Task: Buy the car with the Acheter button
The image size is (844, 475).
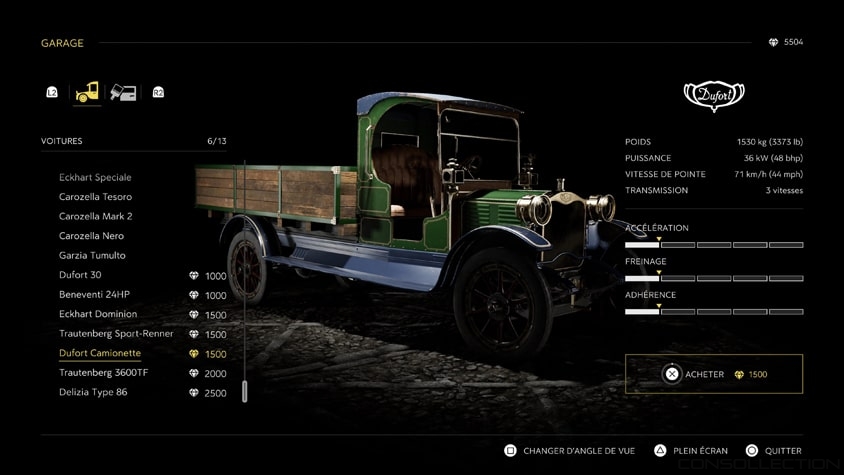Action: click(x=713, y=374)
